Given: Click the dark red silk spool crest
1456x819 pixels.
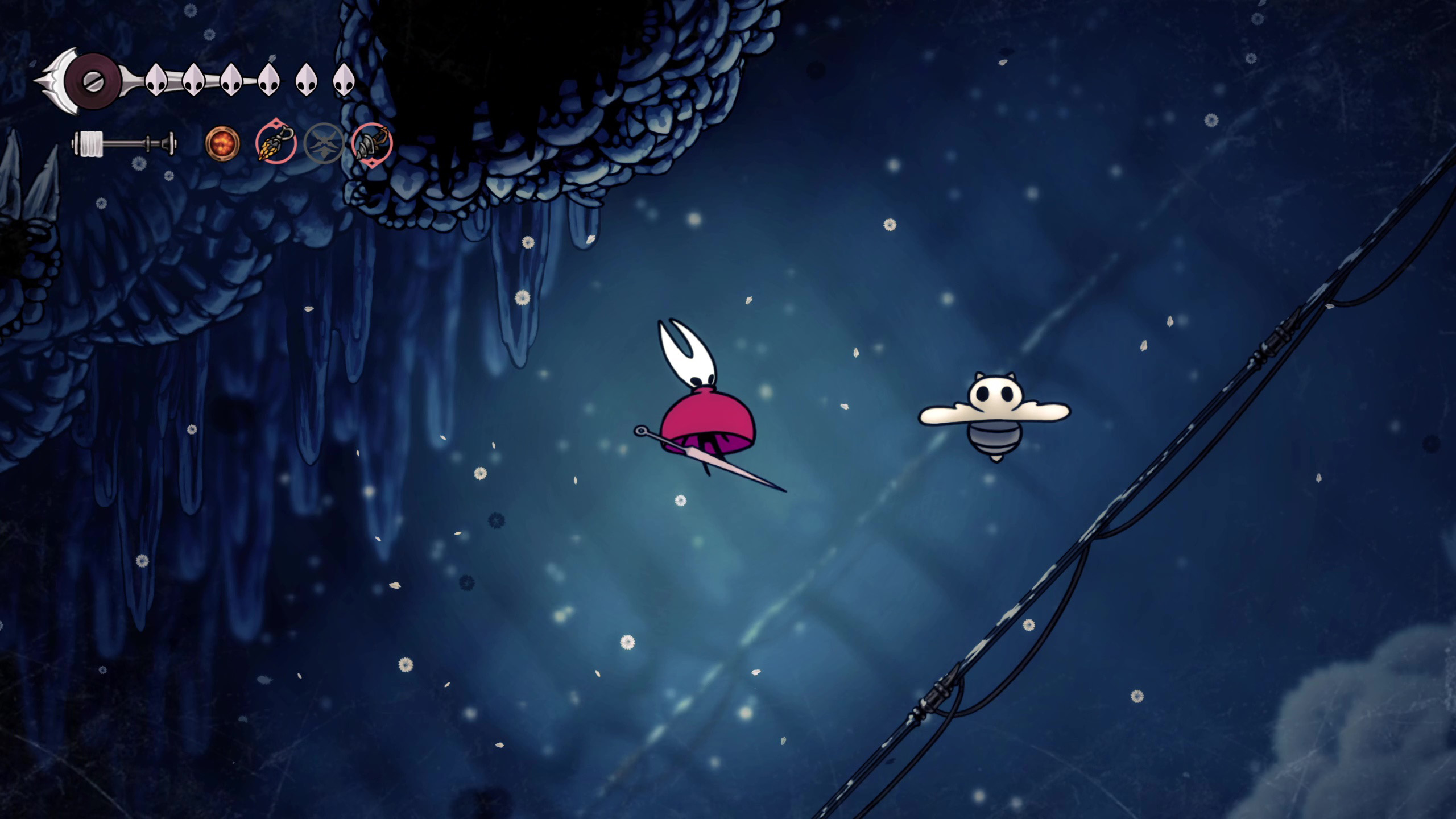Looking at the screenshot, I should (x=92, y=81).
